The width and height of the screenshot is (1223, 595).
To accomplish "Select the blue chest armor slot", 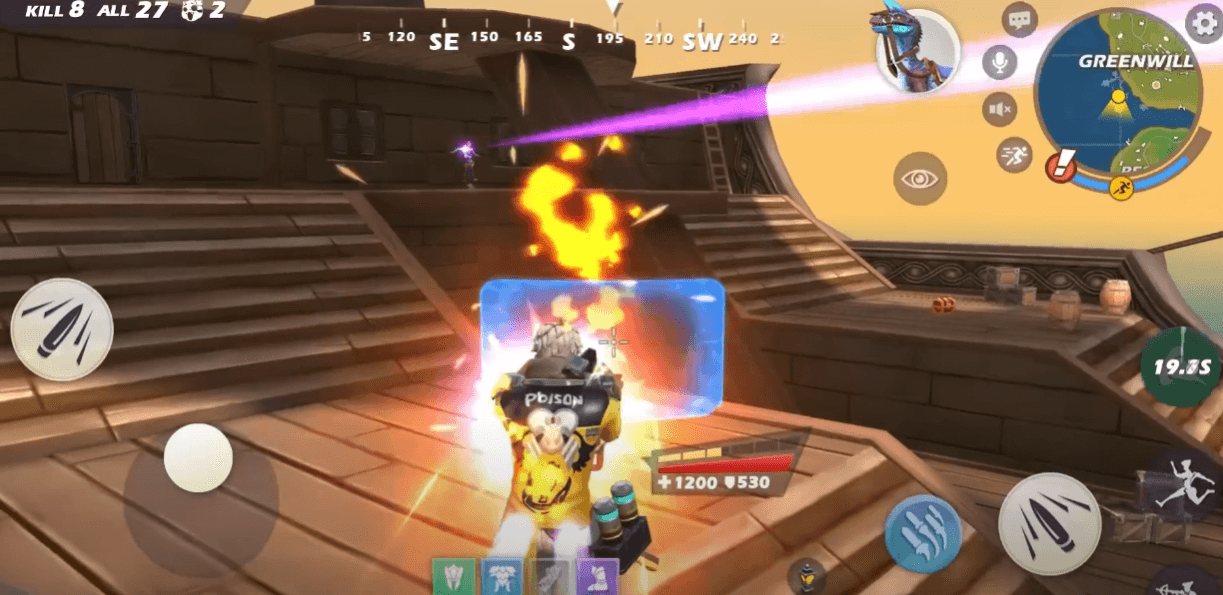I will [x=502, y=577].
